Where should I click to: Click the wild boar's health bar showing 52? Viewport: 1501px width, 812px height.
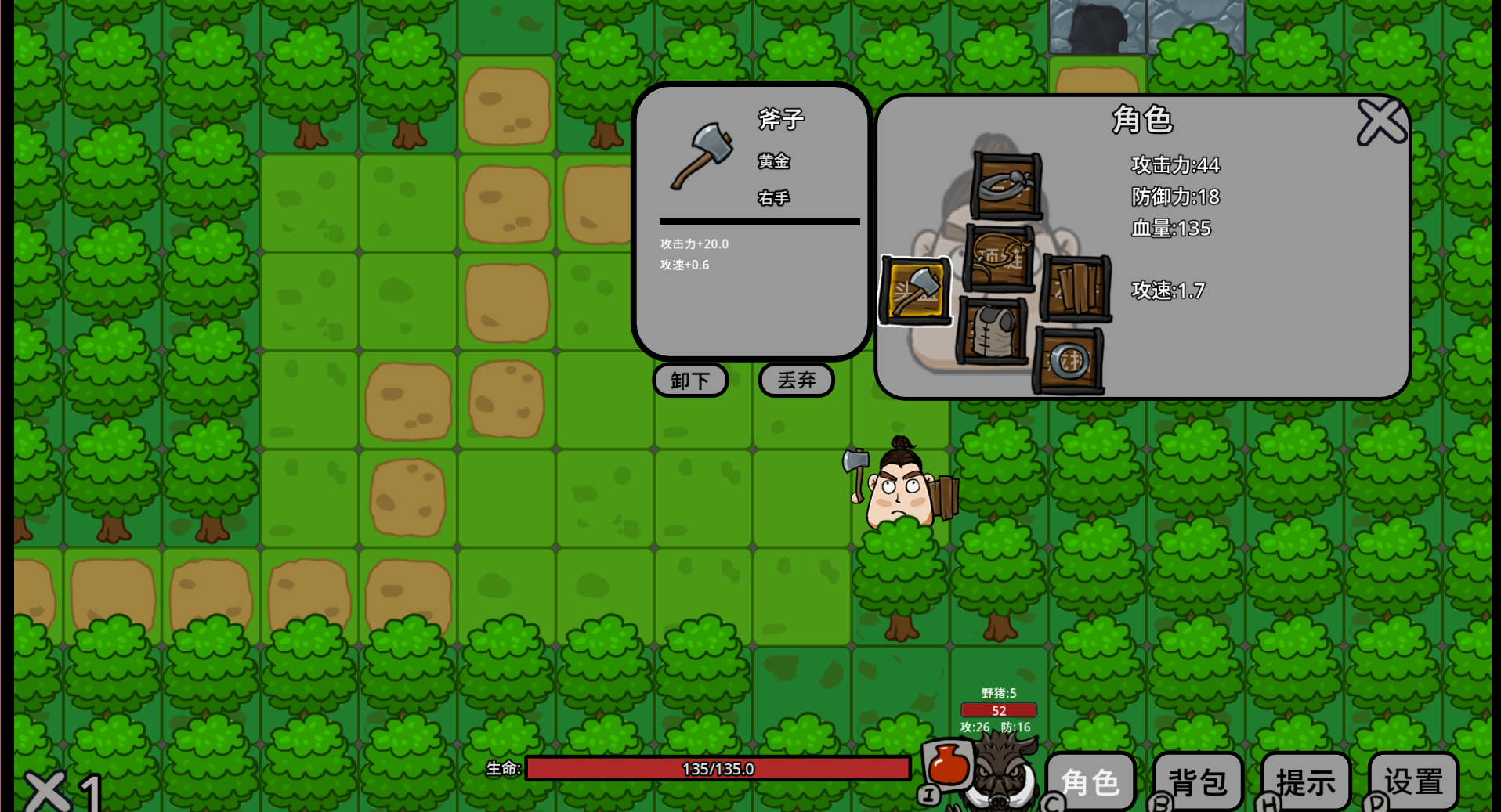point(1000,710)
